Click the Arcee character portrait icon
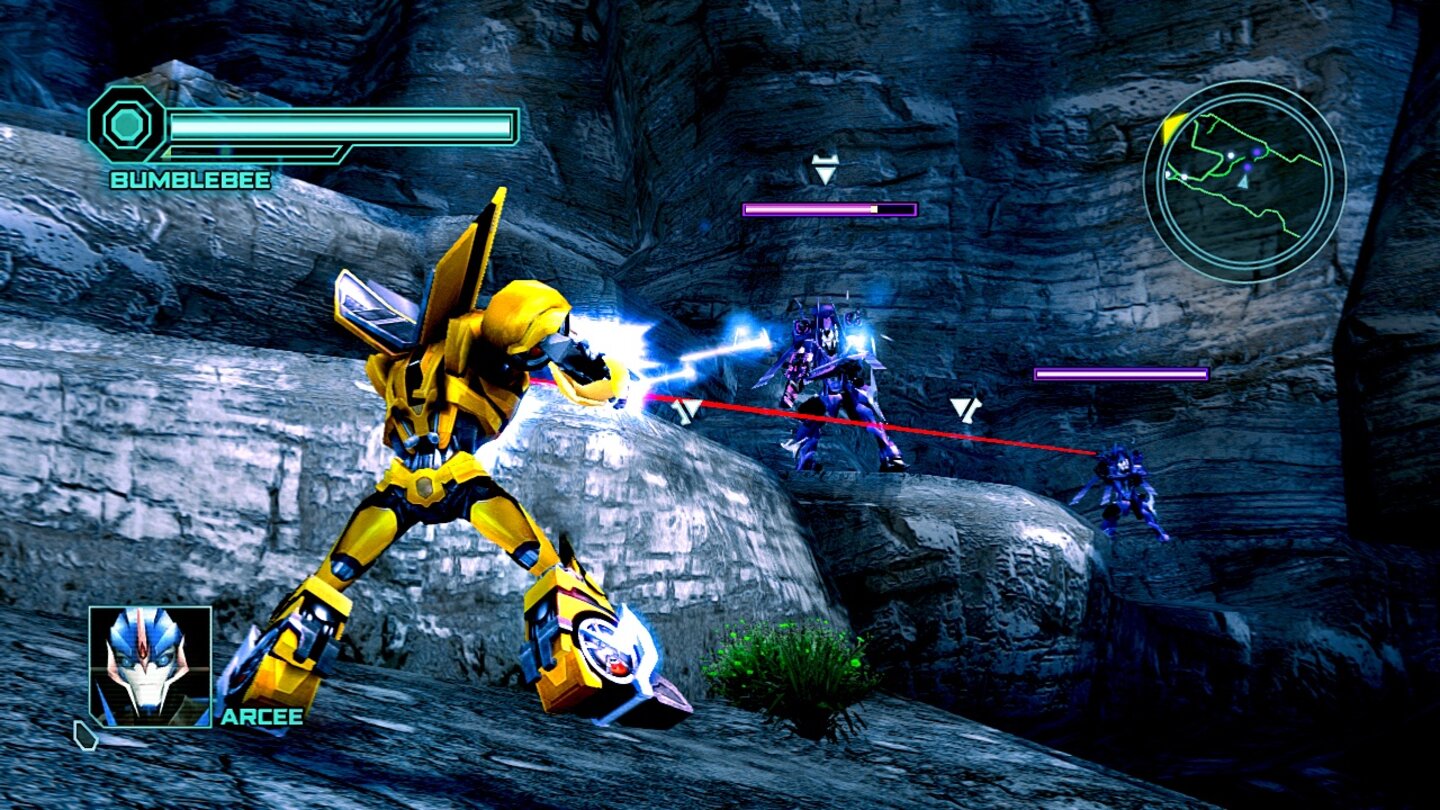This screenshot has width=1440, height=810. [148, 665]
